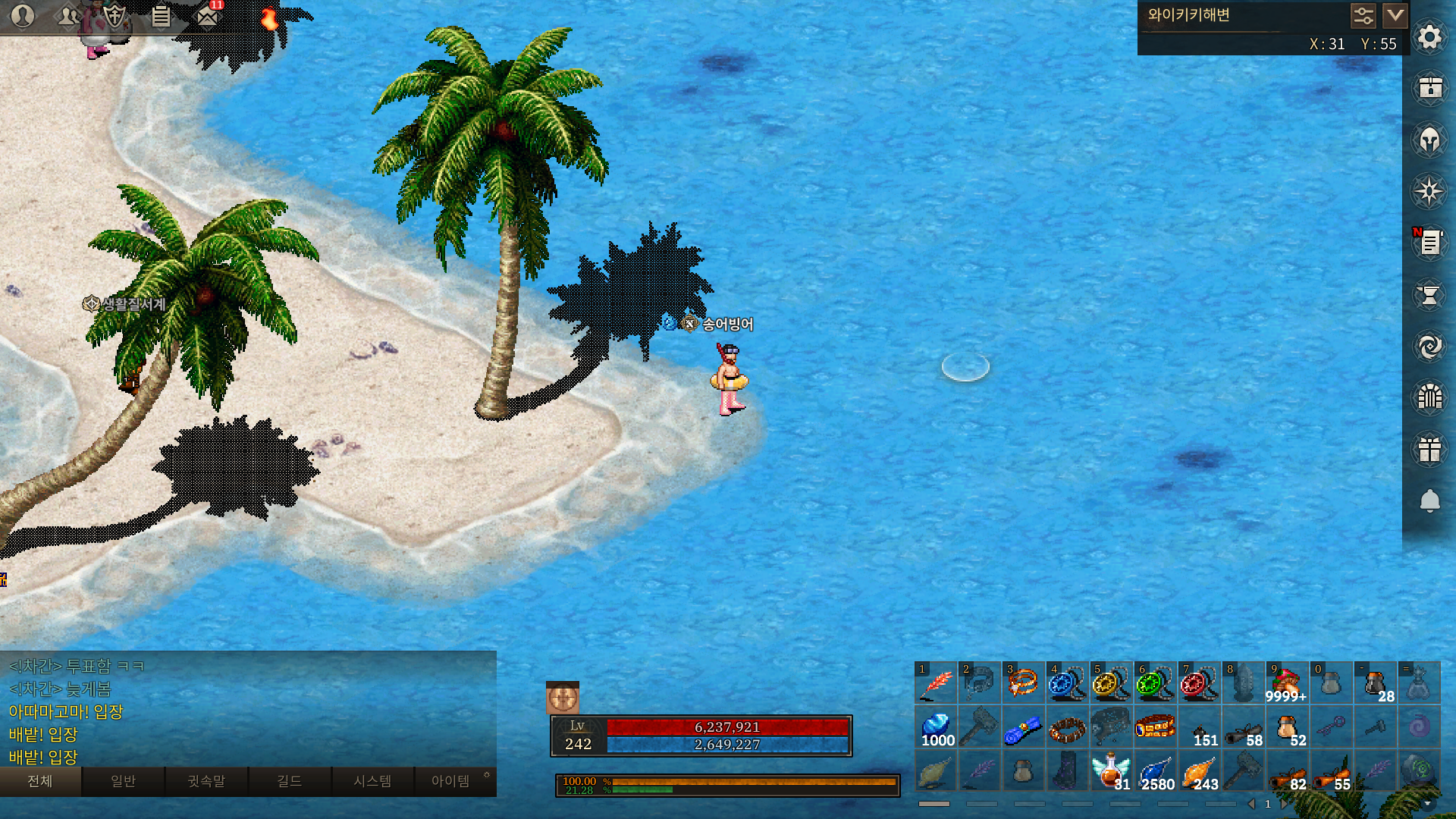The image size is (1456, 819).
Task: Open the mail envelope with 11 unread
Action: [207, 16]
